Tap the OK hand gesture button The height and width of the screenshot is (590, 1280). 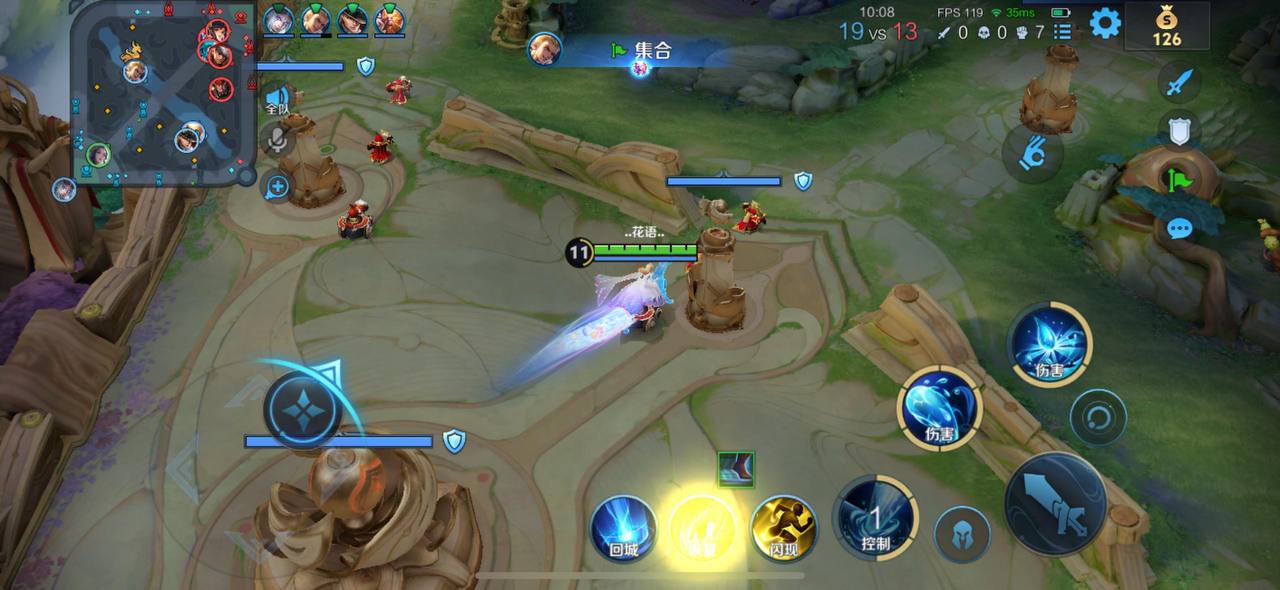(x=1032, y=153)
